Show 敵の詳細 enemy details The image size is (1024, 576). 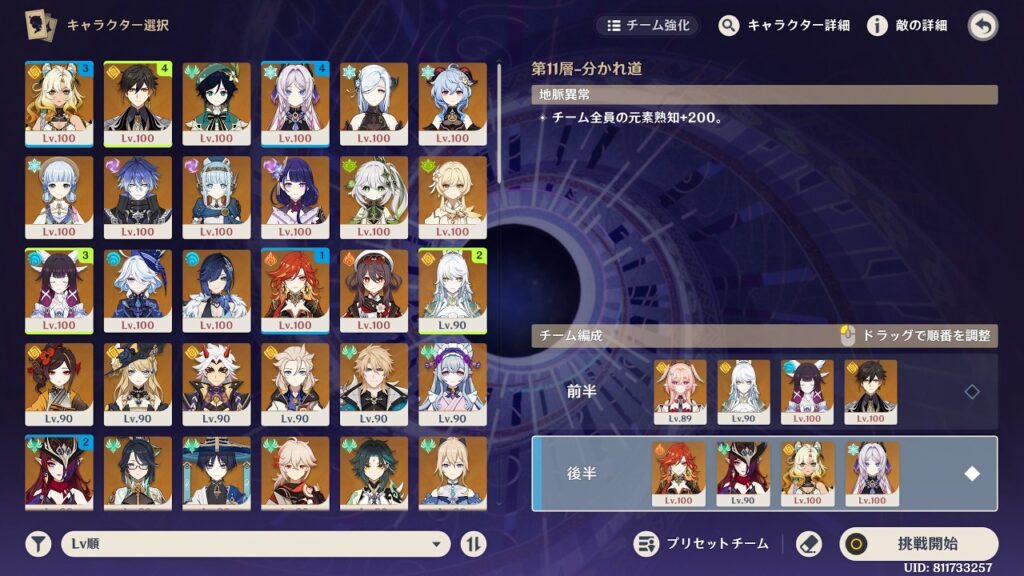(x=907, y=25)
